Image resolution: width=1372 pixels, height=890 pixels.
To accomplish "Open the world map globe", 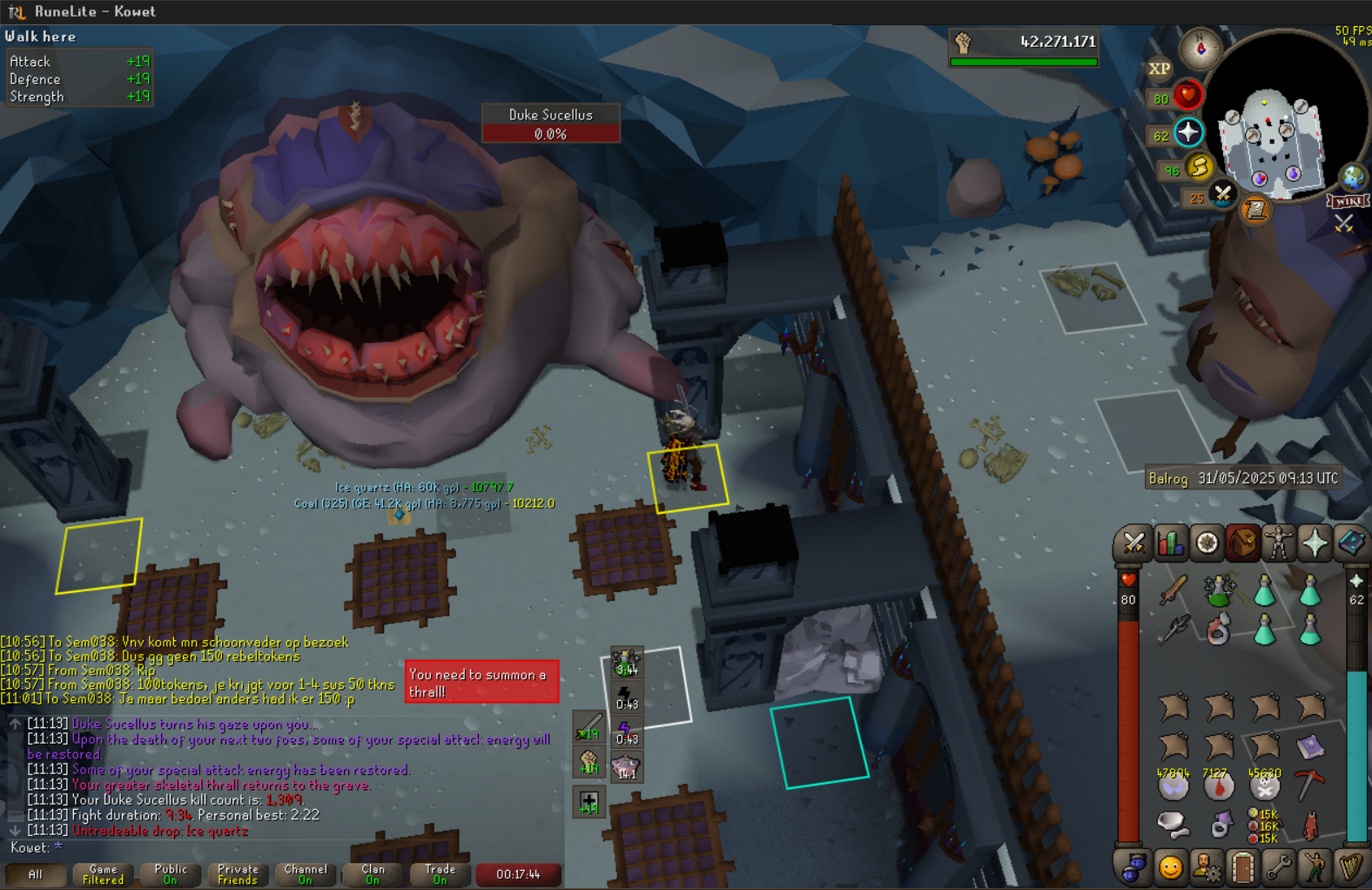I will pos(1352,178).
